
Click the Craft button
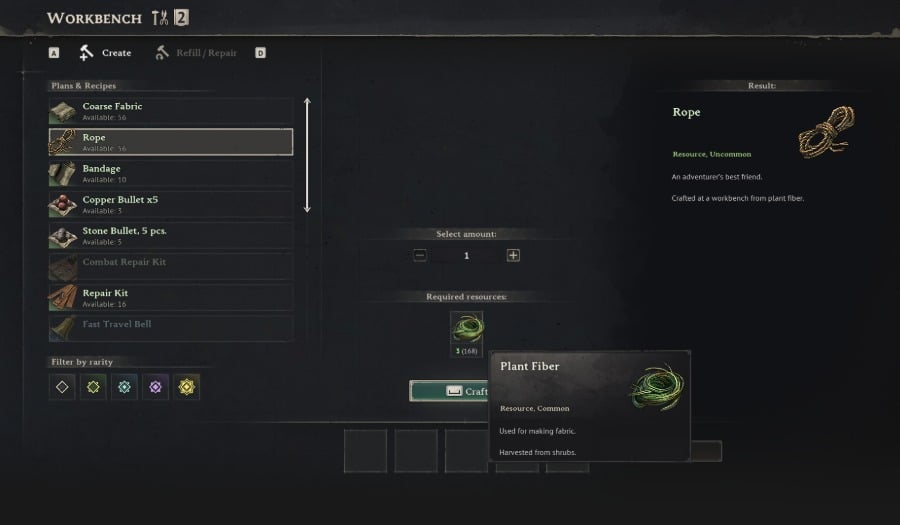click(x=449, y=391)
